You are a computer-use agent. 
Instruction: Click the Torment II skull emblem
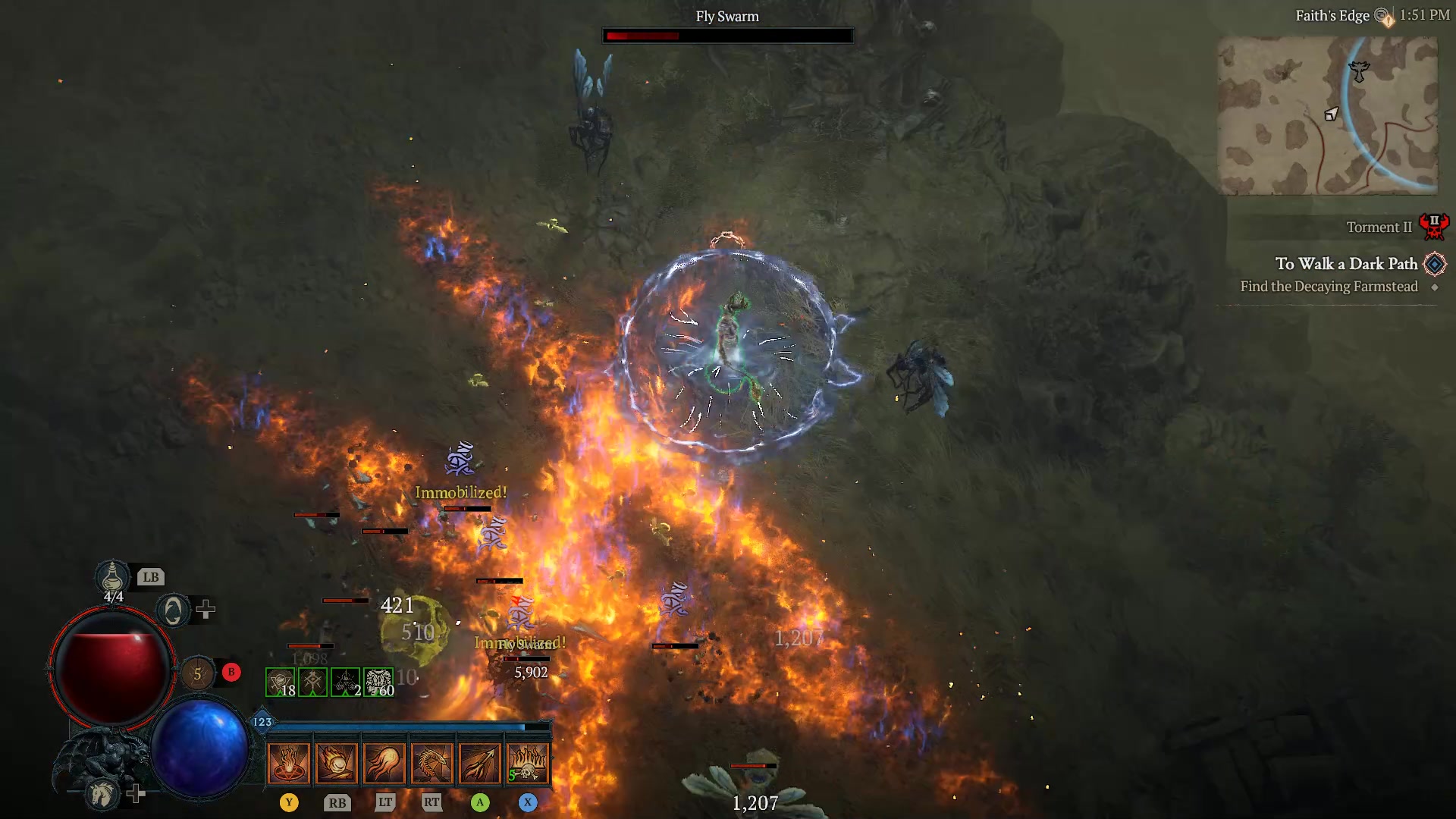coord(1436,225)
